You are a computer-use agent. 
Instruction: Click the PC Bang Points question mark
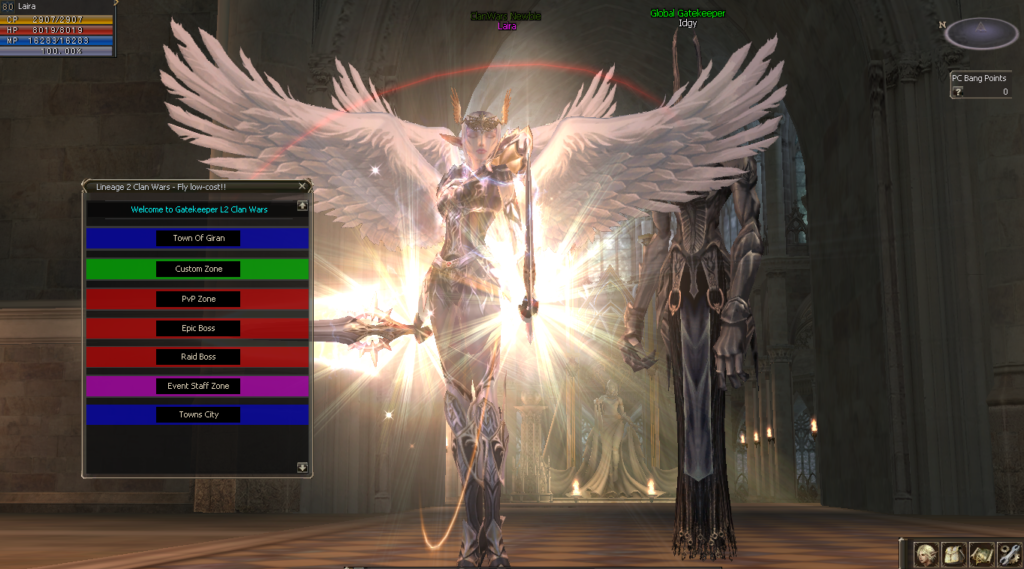(957, 92)
